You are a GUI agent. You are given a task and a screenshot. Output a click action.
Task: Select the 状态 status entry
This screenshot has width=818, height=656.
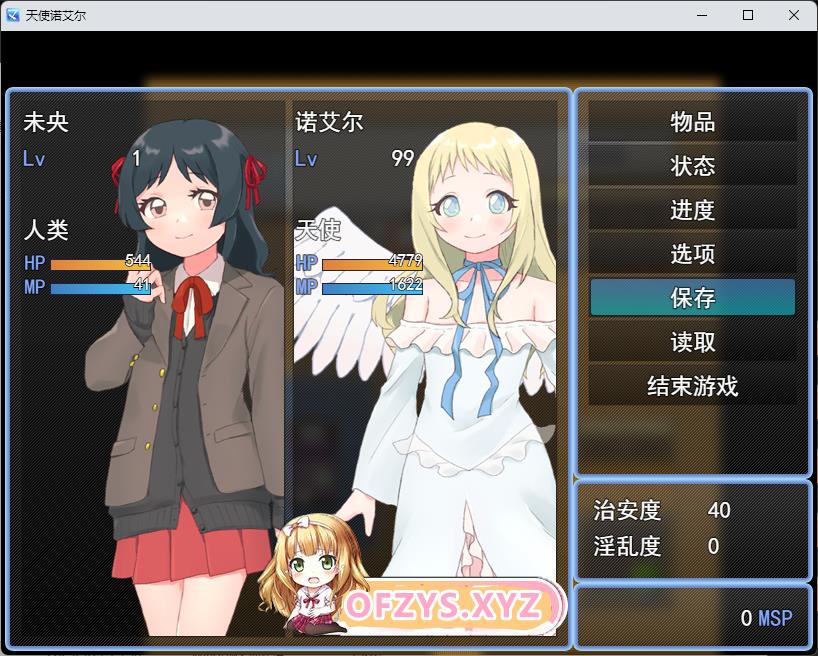point(692,166)
